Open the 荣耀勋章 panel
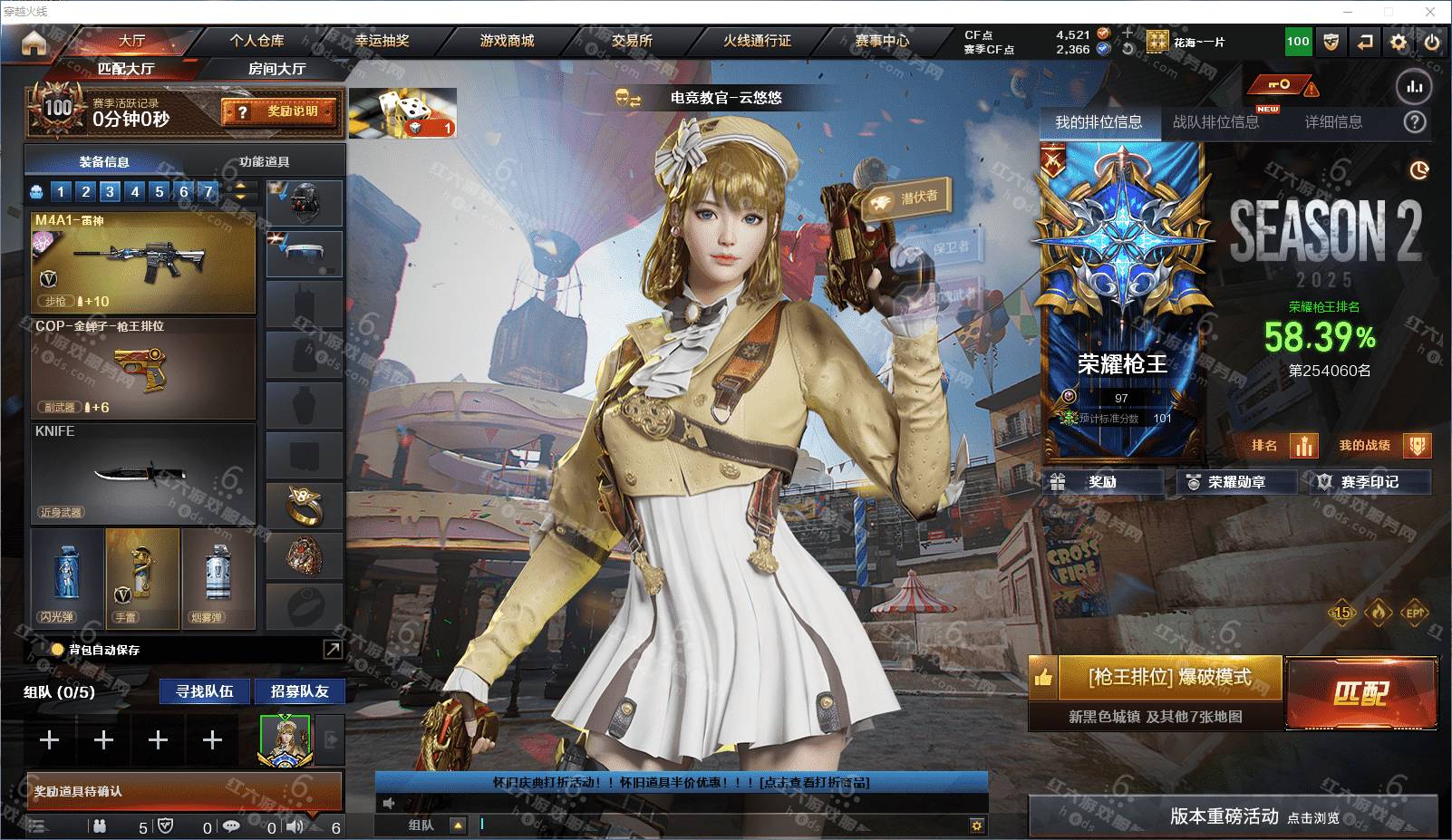Screen dimensions: 1452x840 point(1236,482)
